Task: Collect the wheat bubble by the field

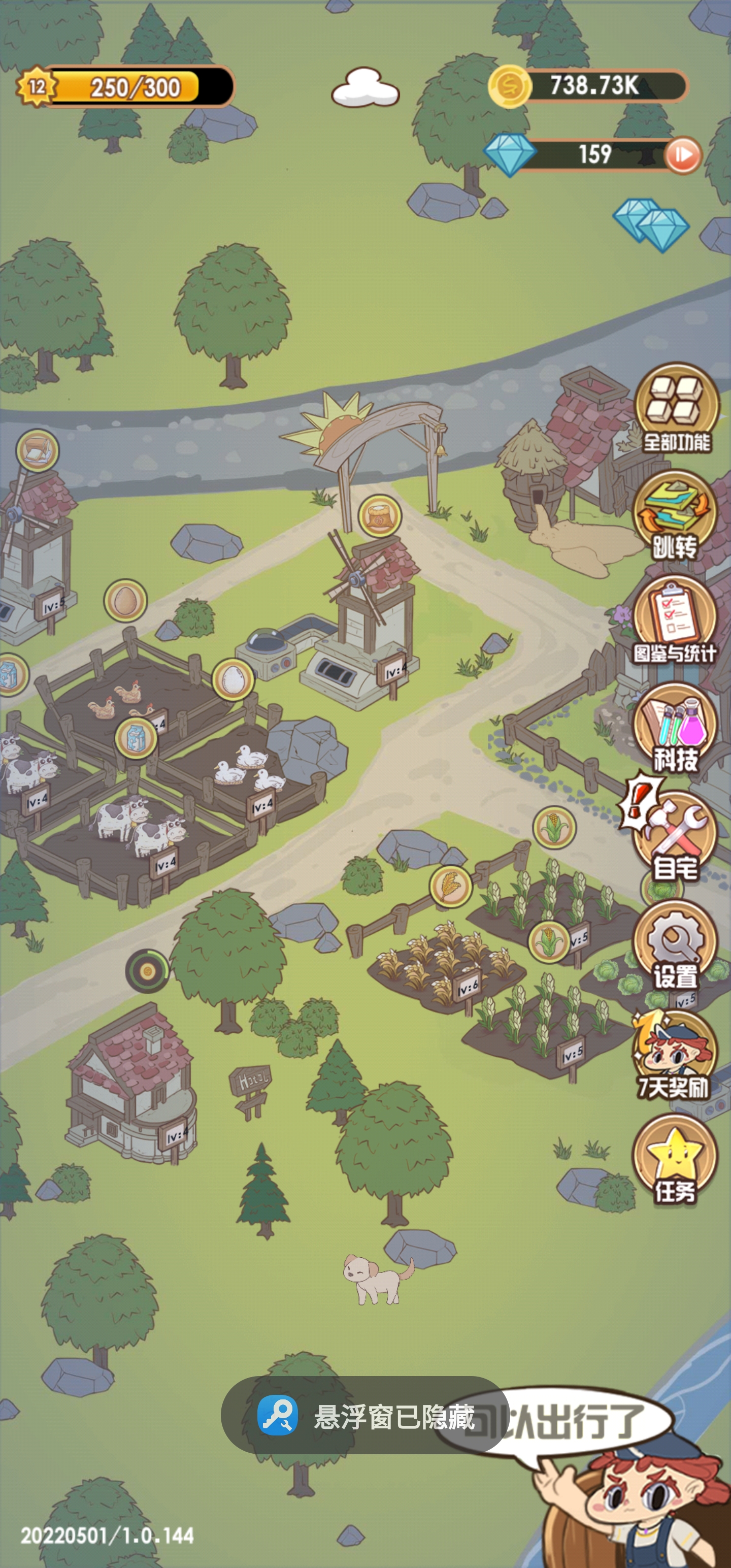Action: click(450, 886)
